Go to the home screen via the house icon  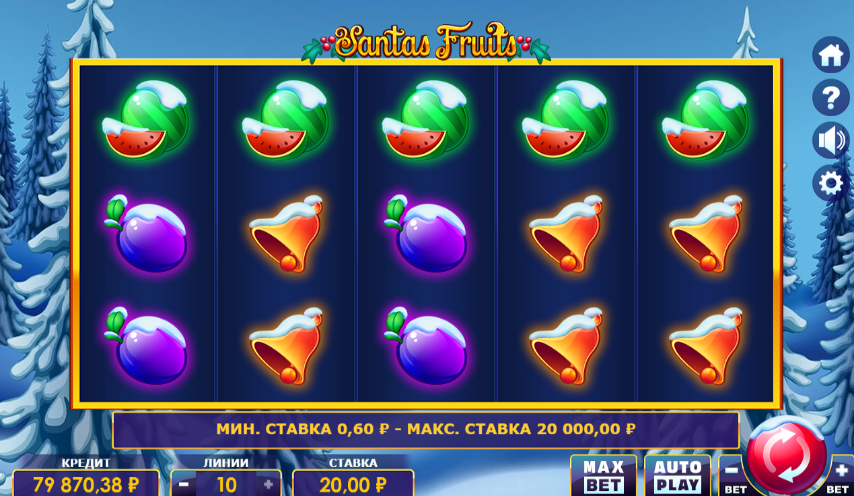click(x=830, y=55)
